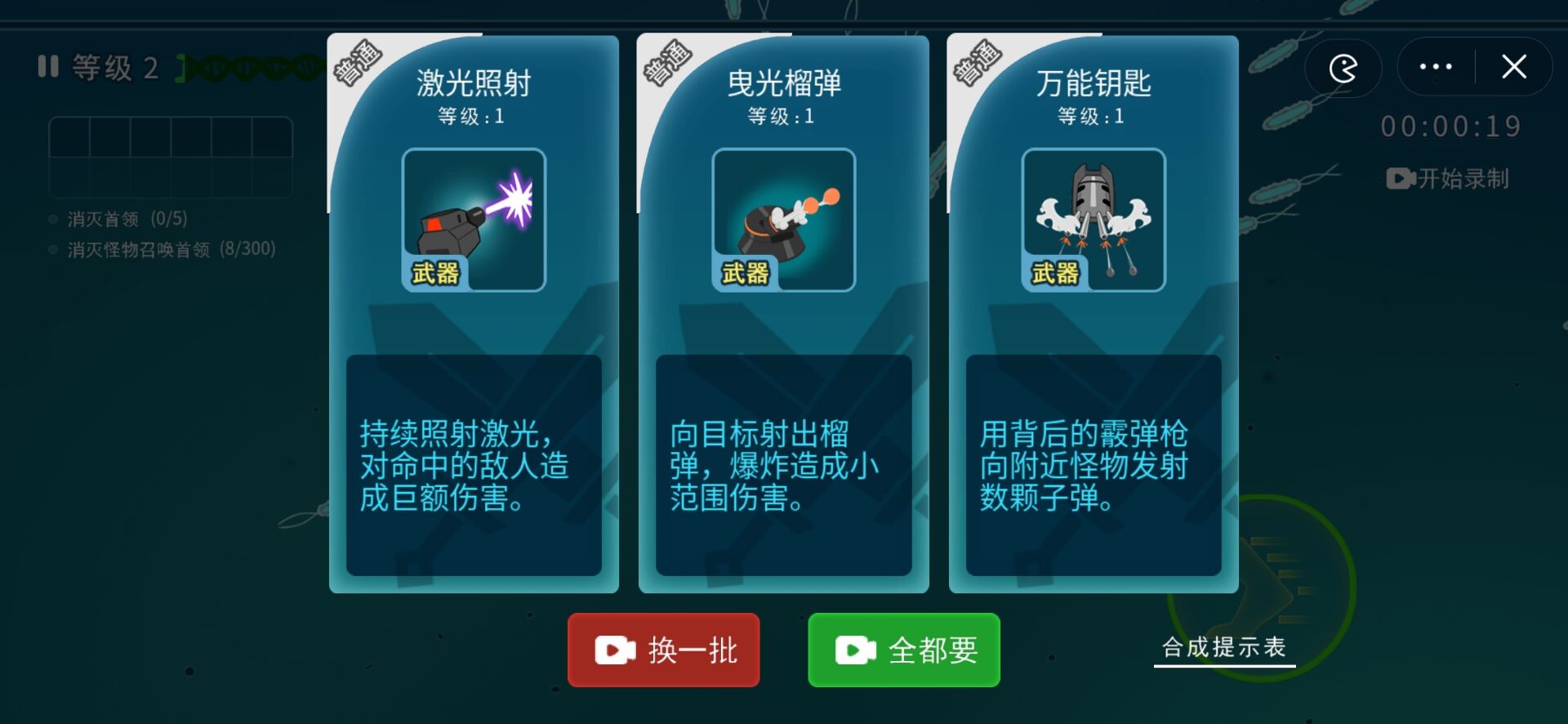Open the three-dot options menu
Screen dimensions: 1568x724
pyautogui.click(x=1437, y=67)
